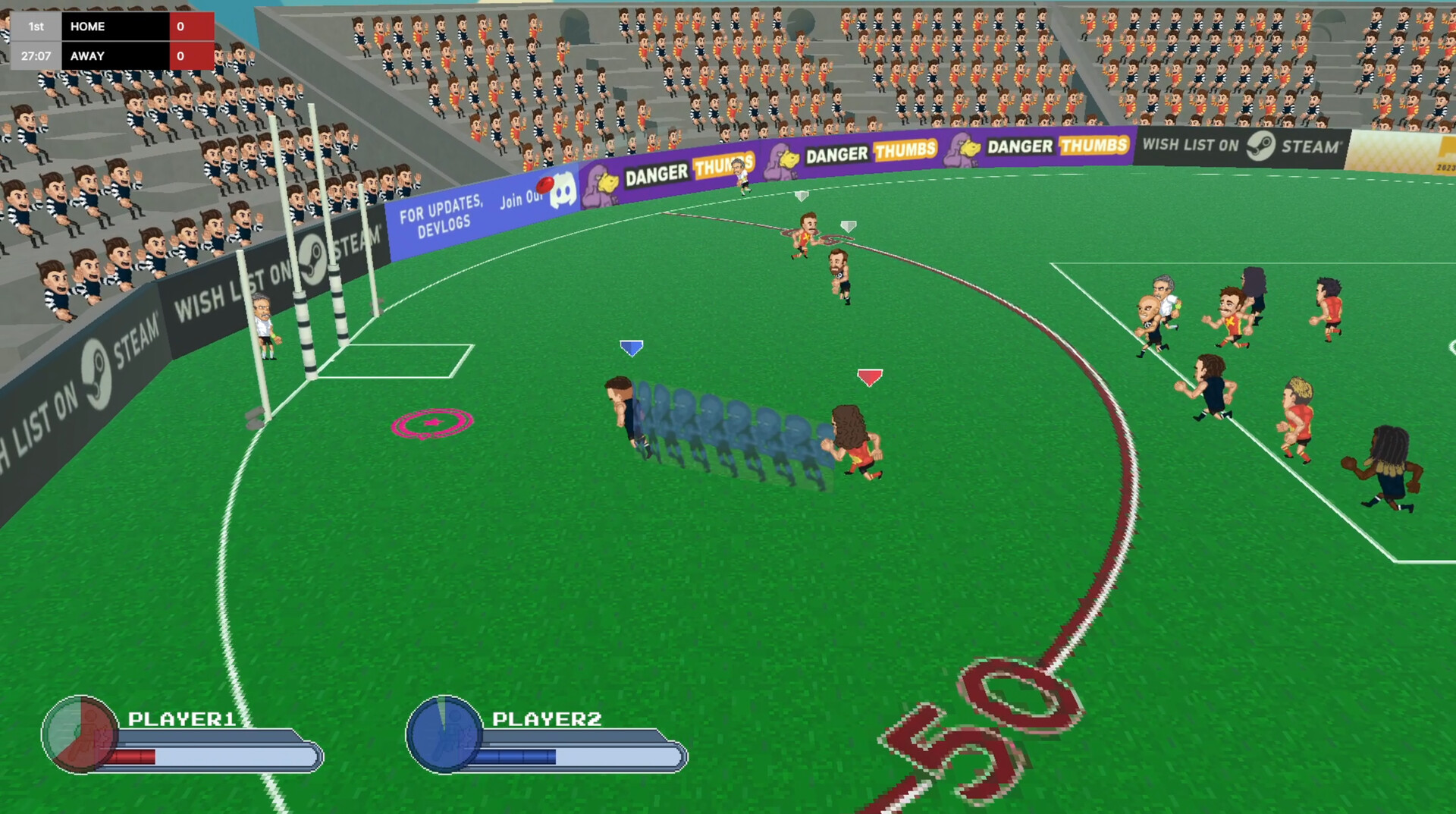Click Player2's blue power meter bar
Image resolution: width=1456 pixels, height=814 pixels.
coord(516,756)
